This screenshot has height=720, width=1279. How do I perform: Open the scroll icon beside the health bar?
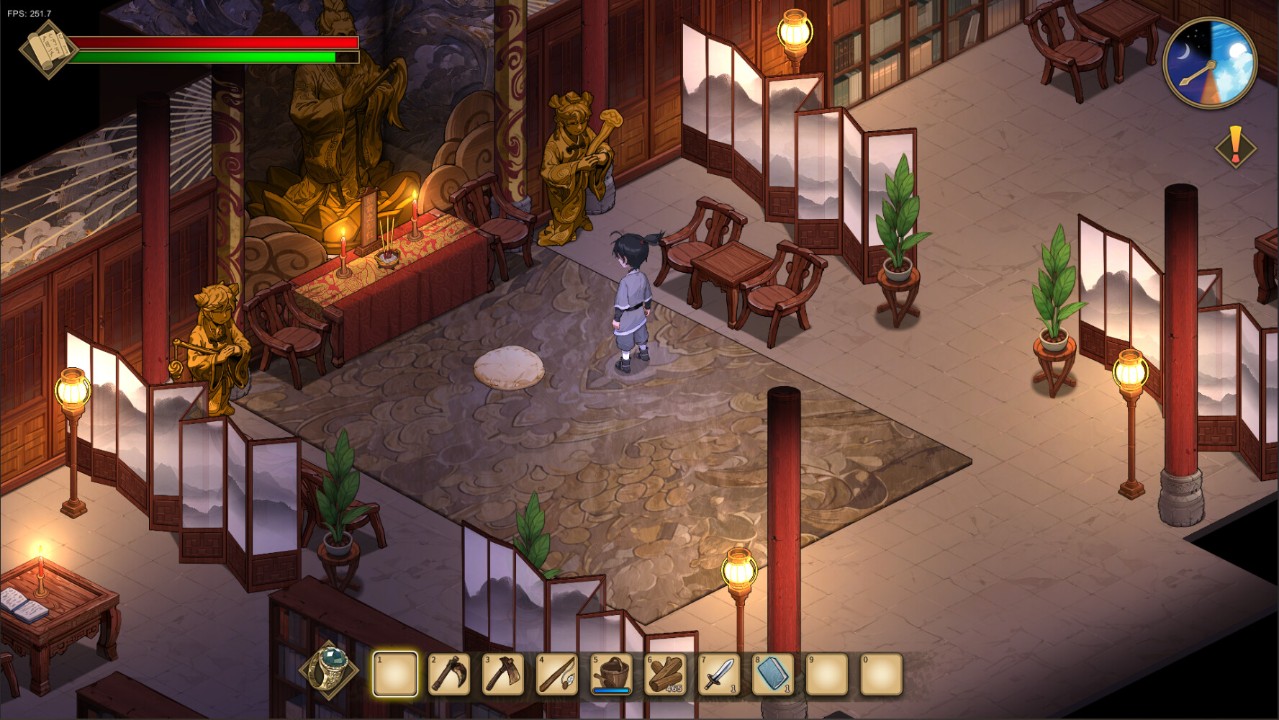(x=44, y=48)
